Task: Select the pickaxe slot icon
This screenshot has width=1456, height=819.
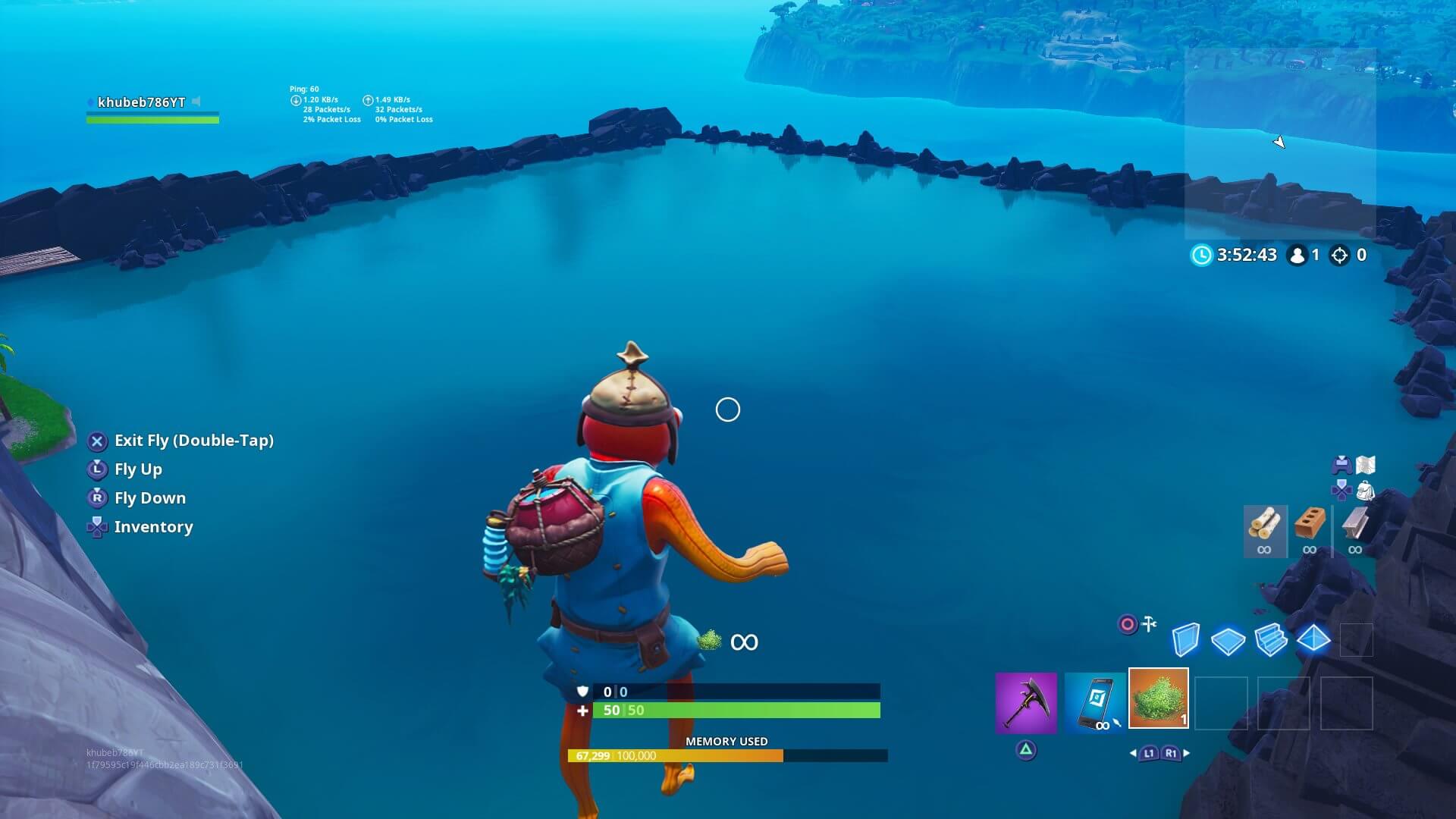Action: [x=1025, y=704]
